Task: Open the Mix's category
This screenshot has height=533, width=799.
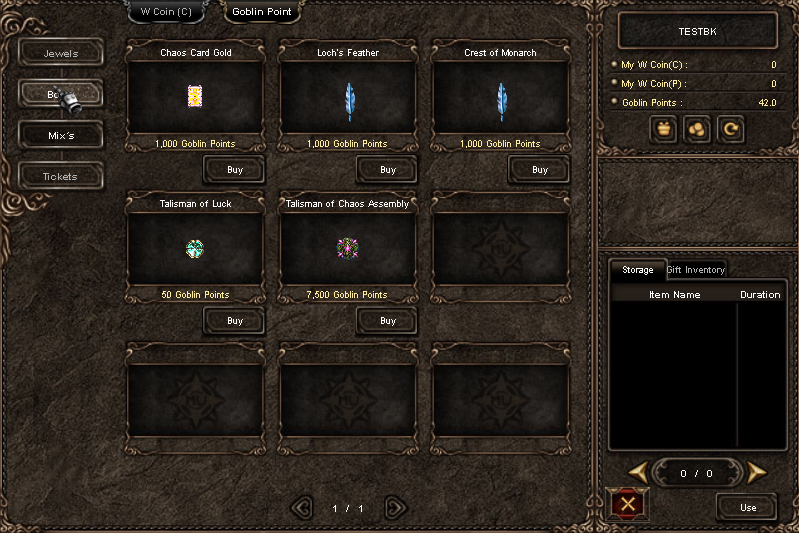Action: pyautogui.click(x=61, y=135)
